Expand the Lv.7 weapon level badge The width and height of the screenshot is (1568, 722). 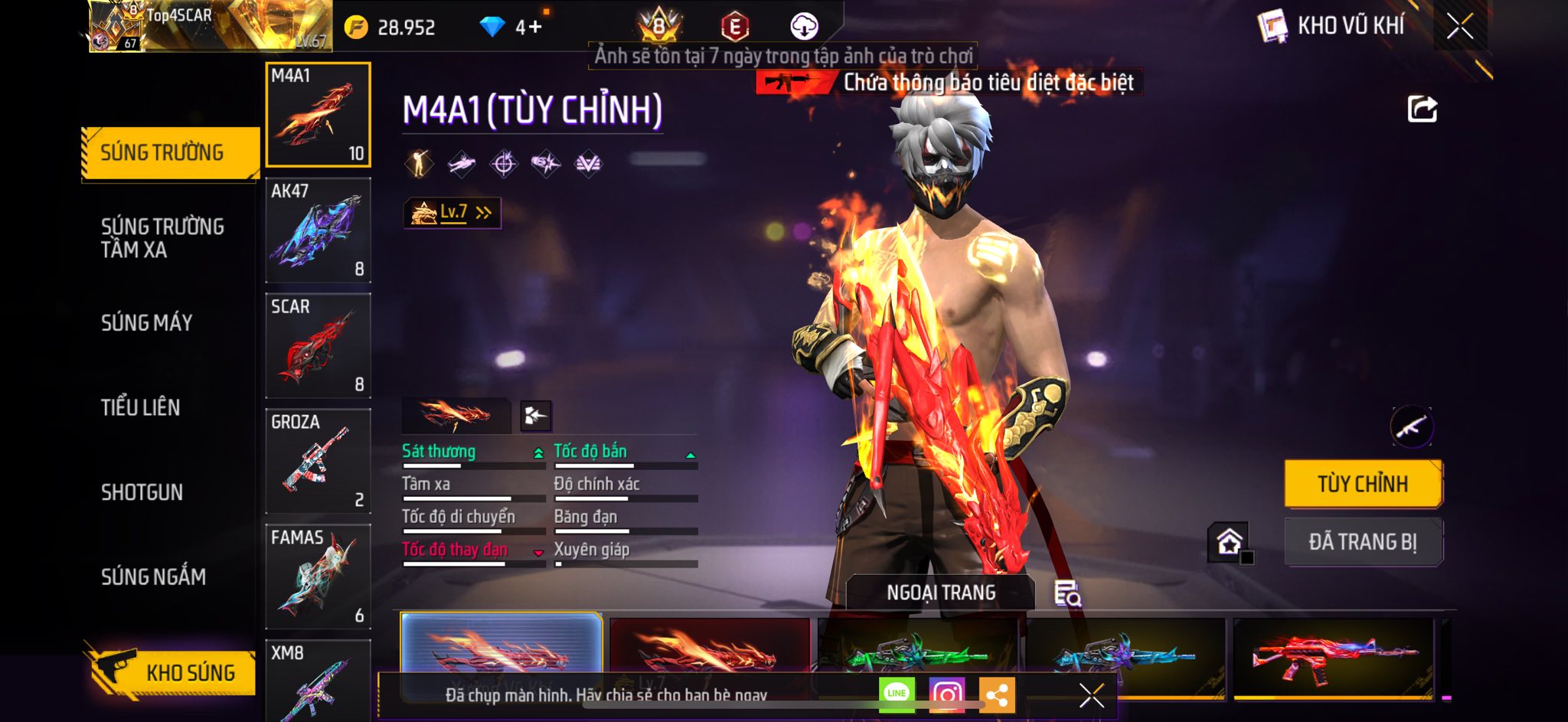click(x=452, y=213)
